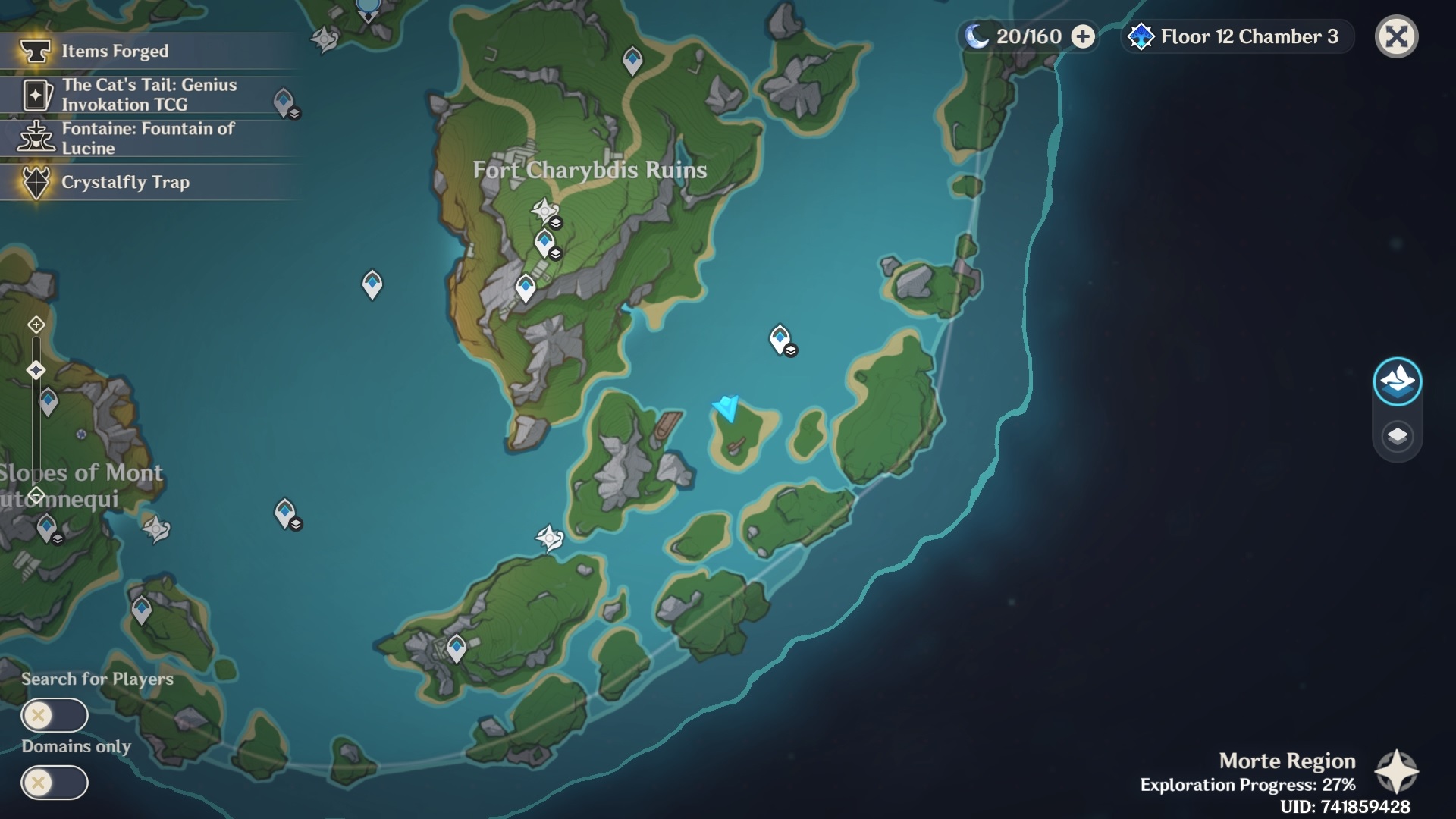The image size is (1456, 819).
Task: Open the region switcher icon on the right
Action: 1399,382
